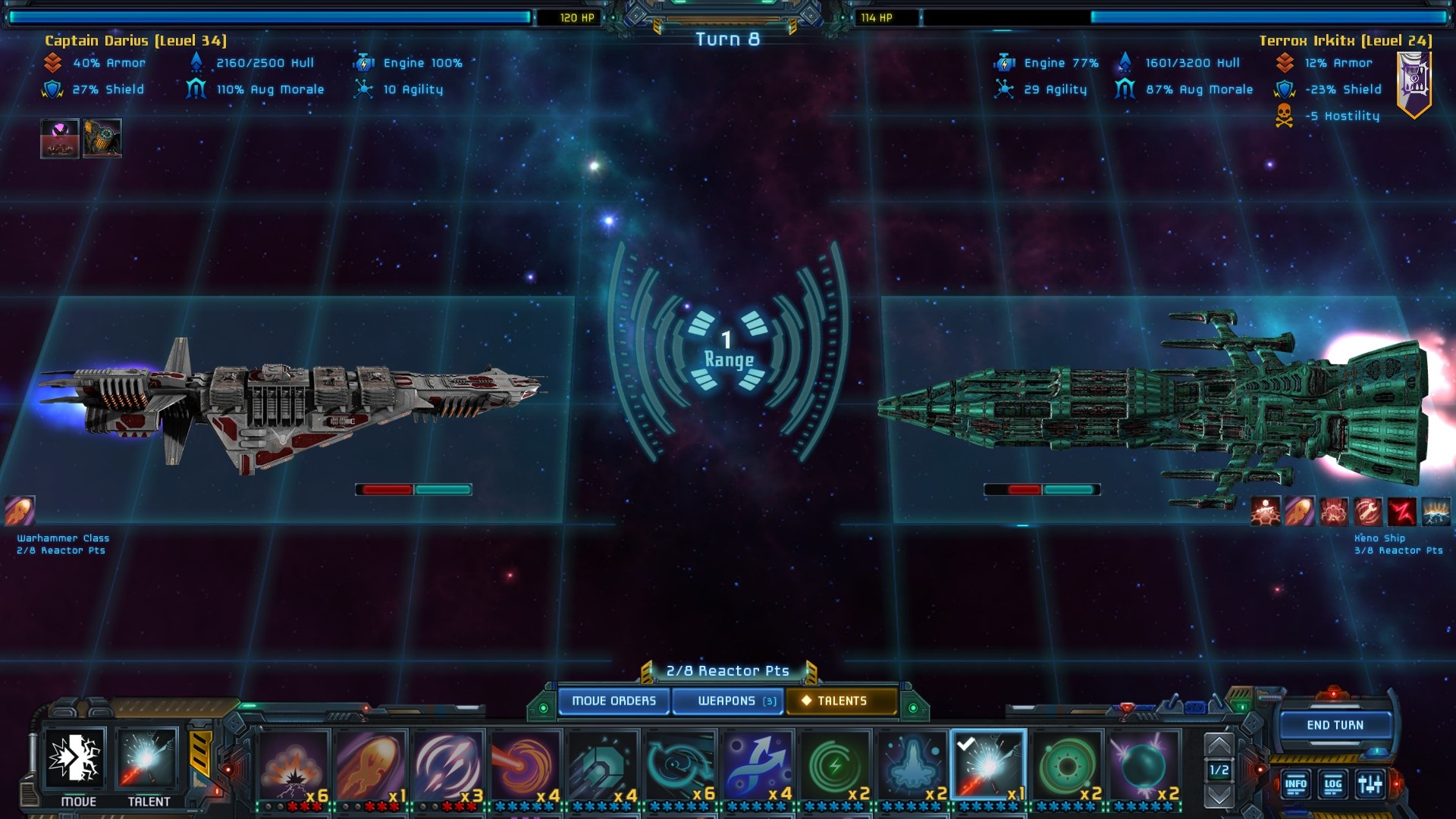This screenshot has height=819, width=1456.
Task: Click the down arrow below the 1/2 indicator
Action: coord(1219,792)
